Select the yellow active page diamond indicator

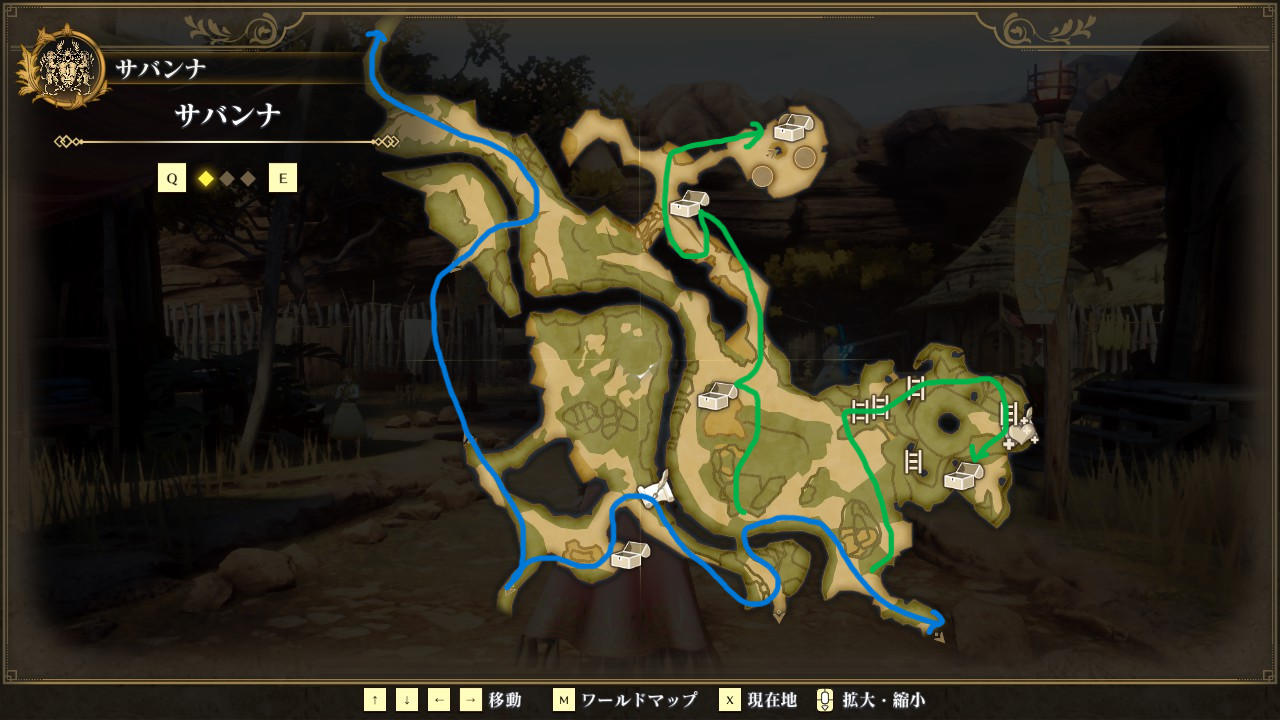point(206,179)
